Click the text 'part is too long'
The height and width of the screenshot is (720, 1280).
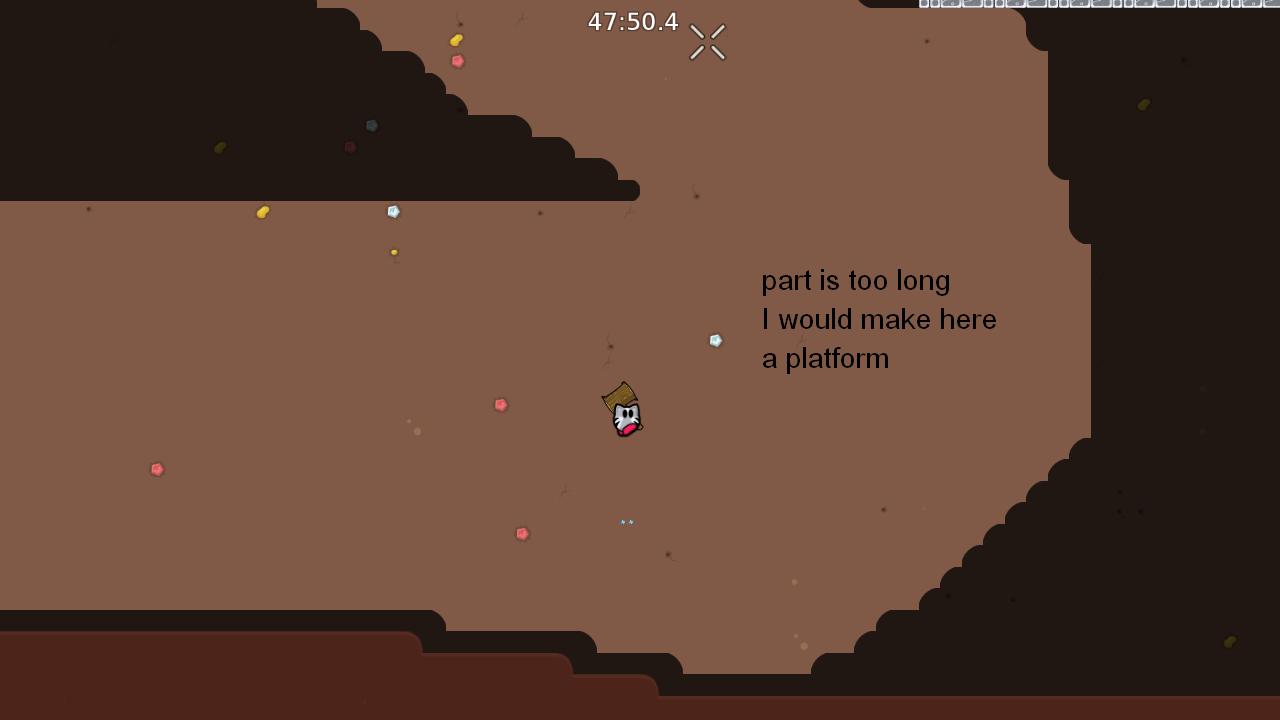tap(855, 281)
